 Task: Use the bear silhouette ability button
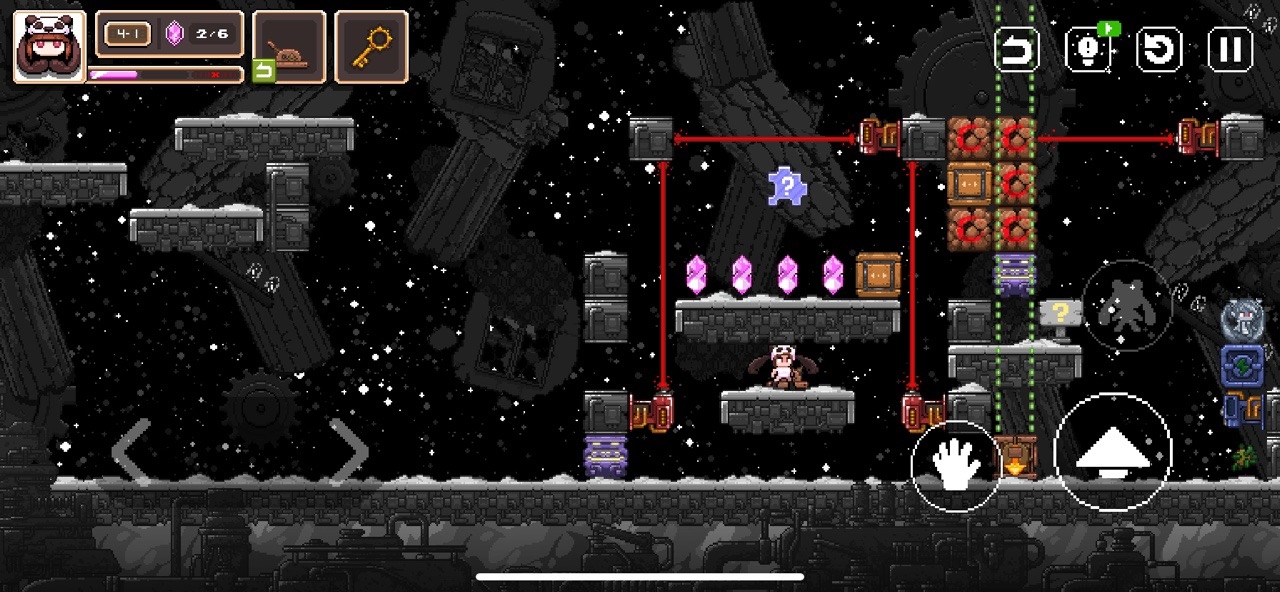1127,306
